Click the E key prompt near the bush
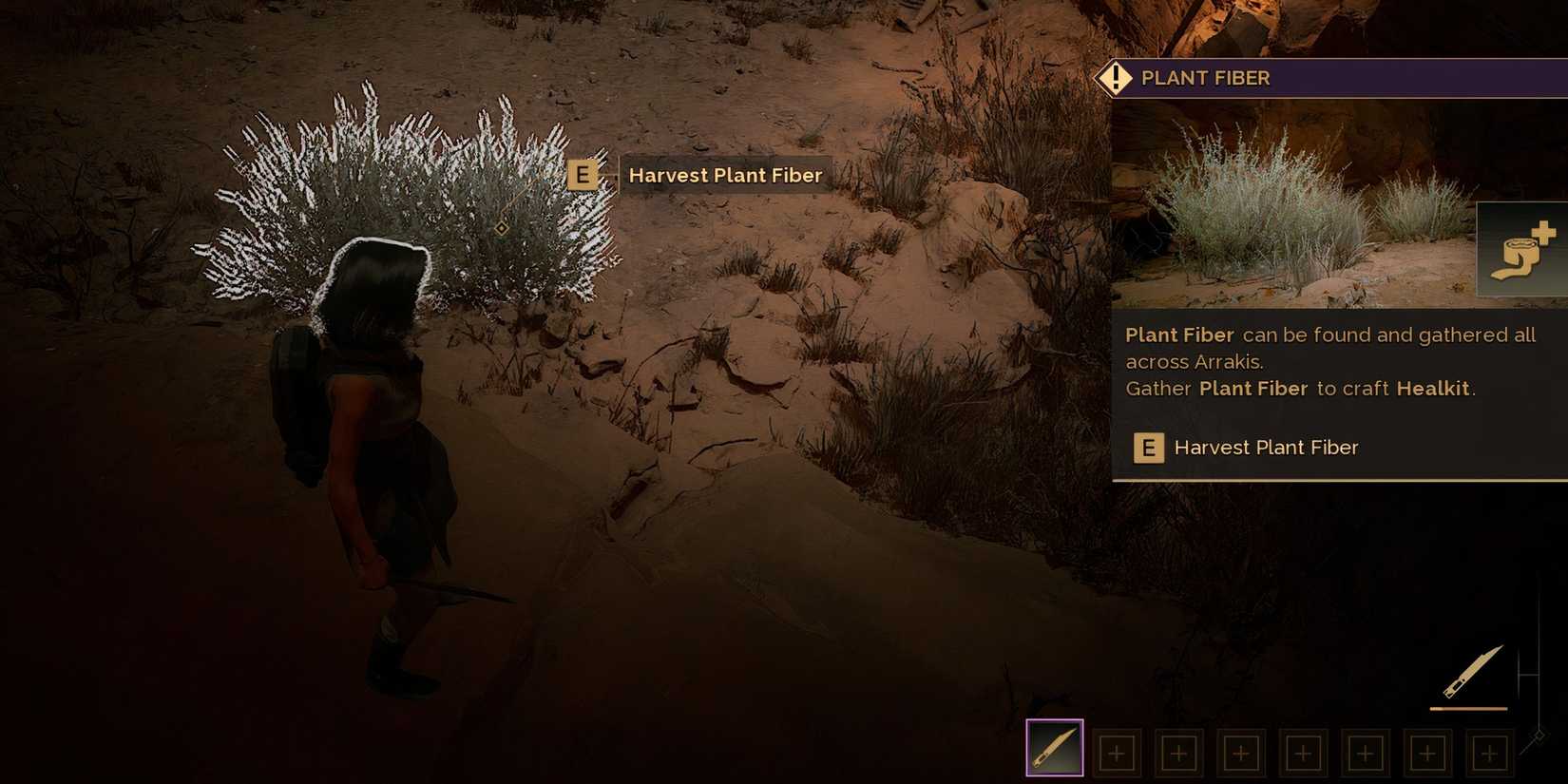1568x784 pixels. tap(583, 175)
